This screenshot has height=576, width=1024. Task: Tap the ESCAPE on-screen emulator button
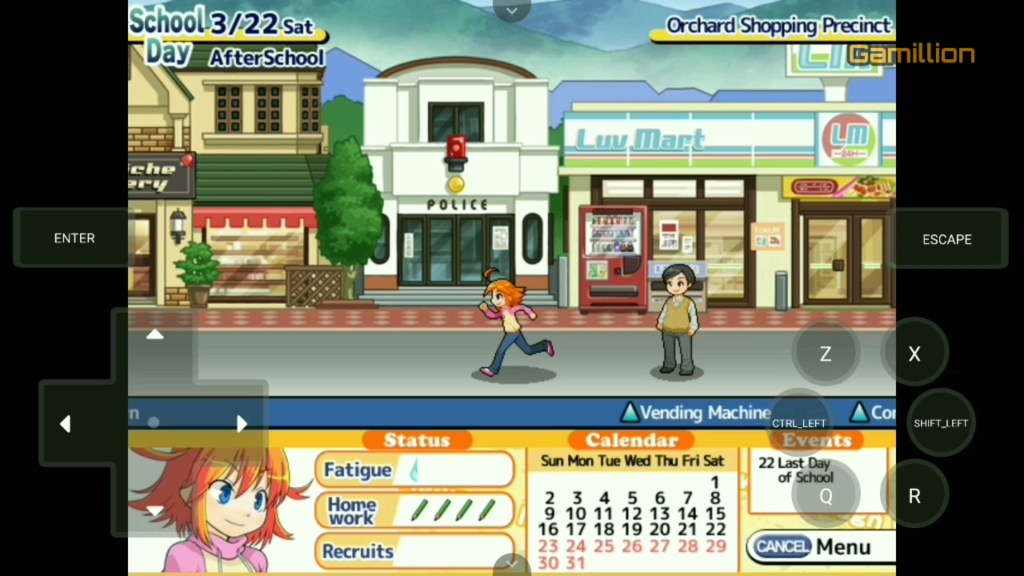click(x=947, y=239)
